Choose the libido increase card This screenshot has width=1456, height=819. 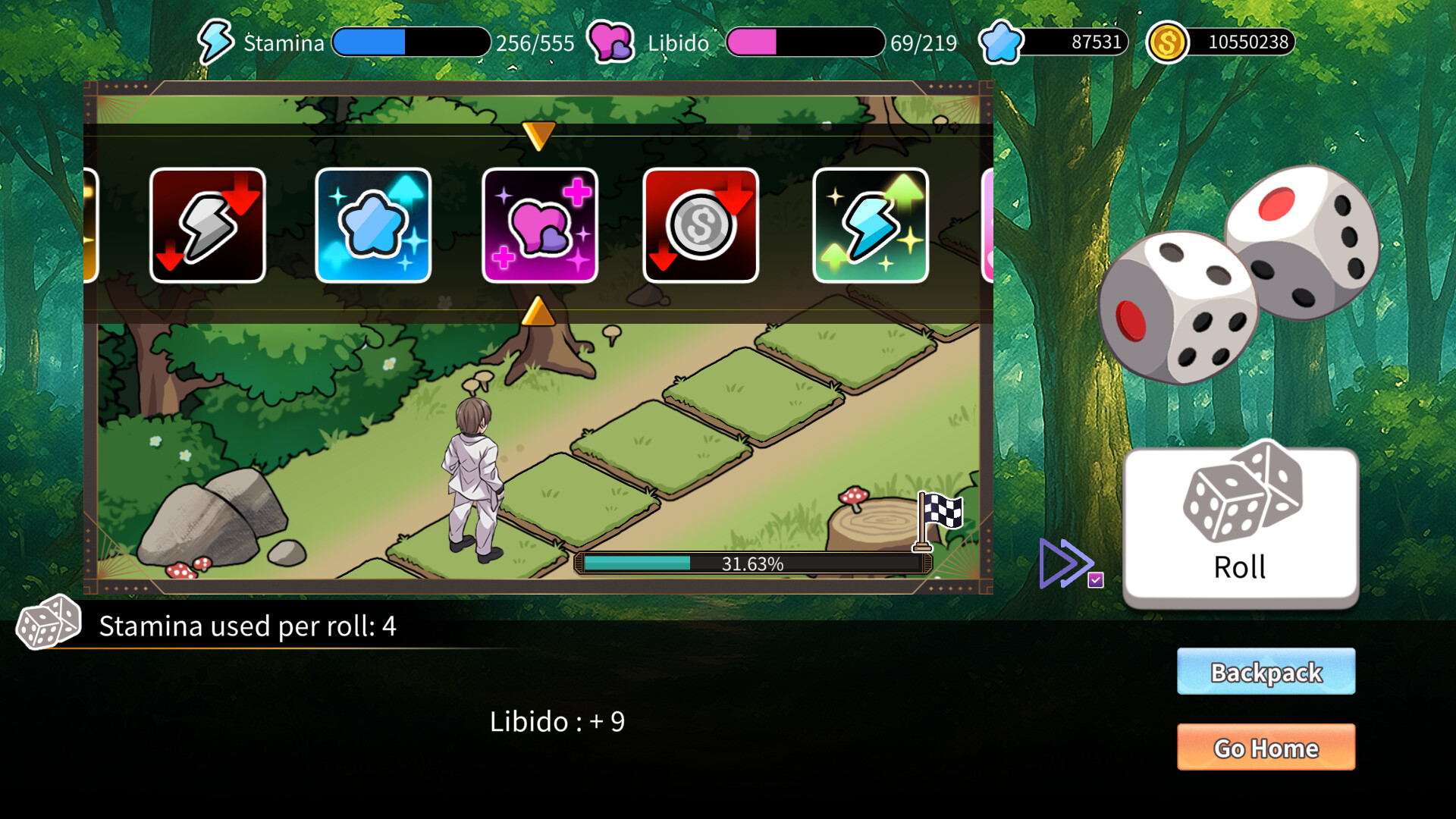click(x=540, y=224)
